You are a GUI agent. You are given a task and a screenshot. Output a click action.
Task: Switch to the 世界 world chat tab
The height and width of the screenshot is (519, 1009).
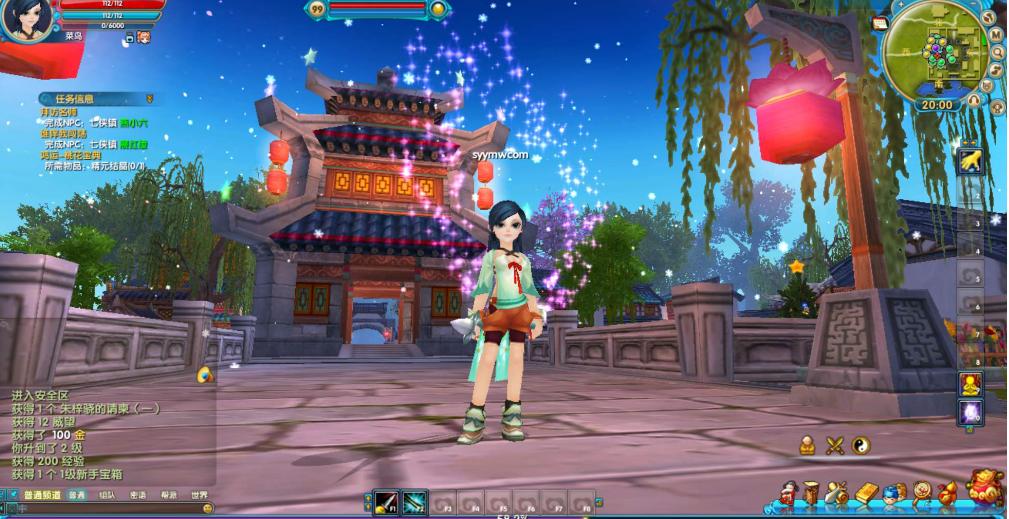click(200, 495)
